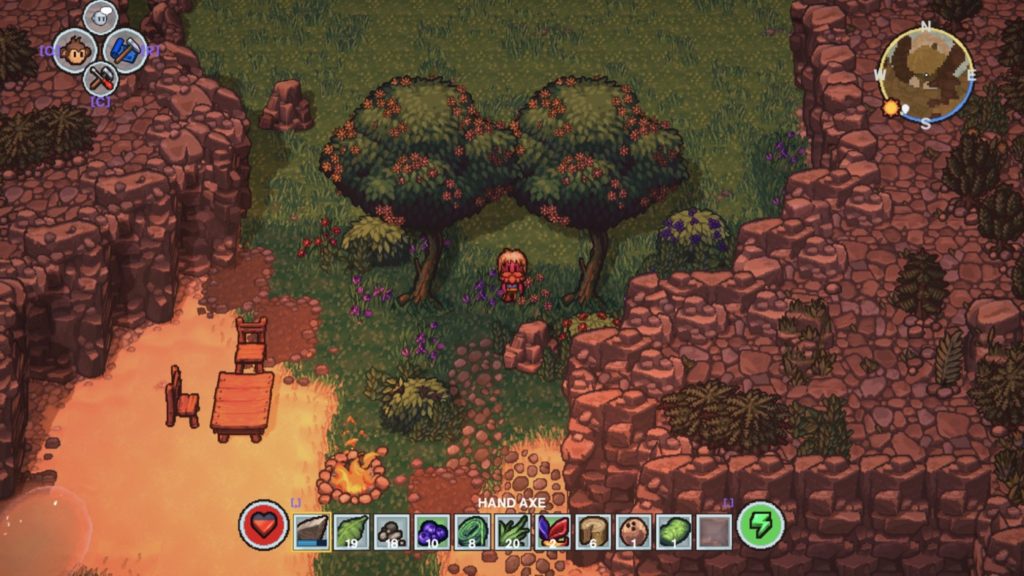Select the Hand Axe hotbar slot

313,530
